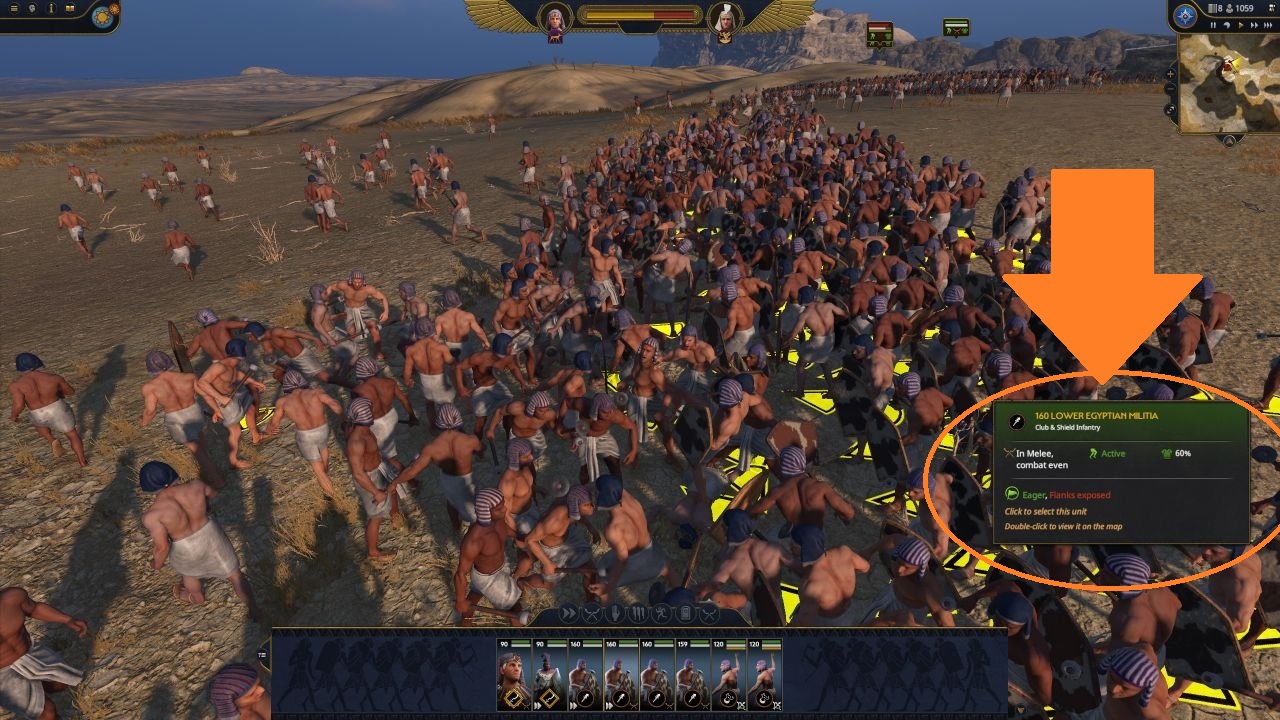Click the compass icon beside the minimap
1280x720 pixels.
click(x=1183, y=18)
